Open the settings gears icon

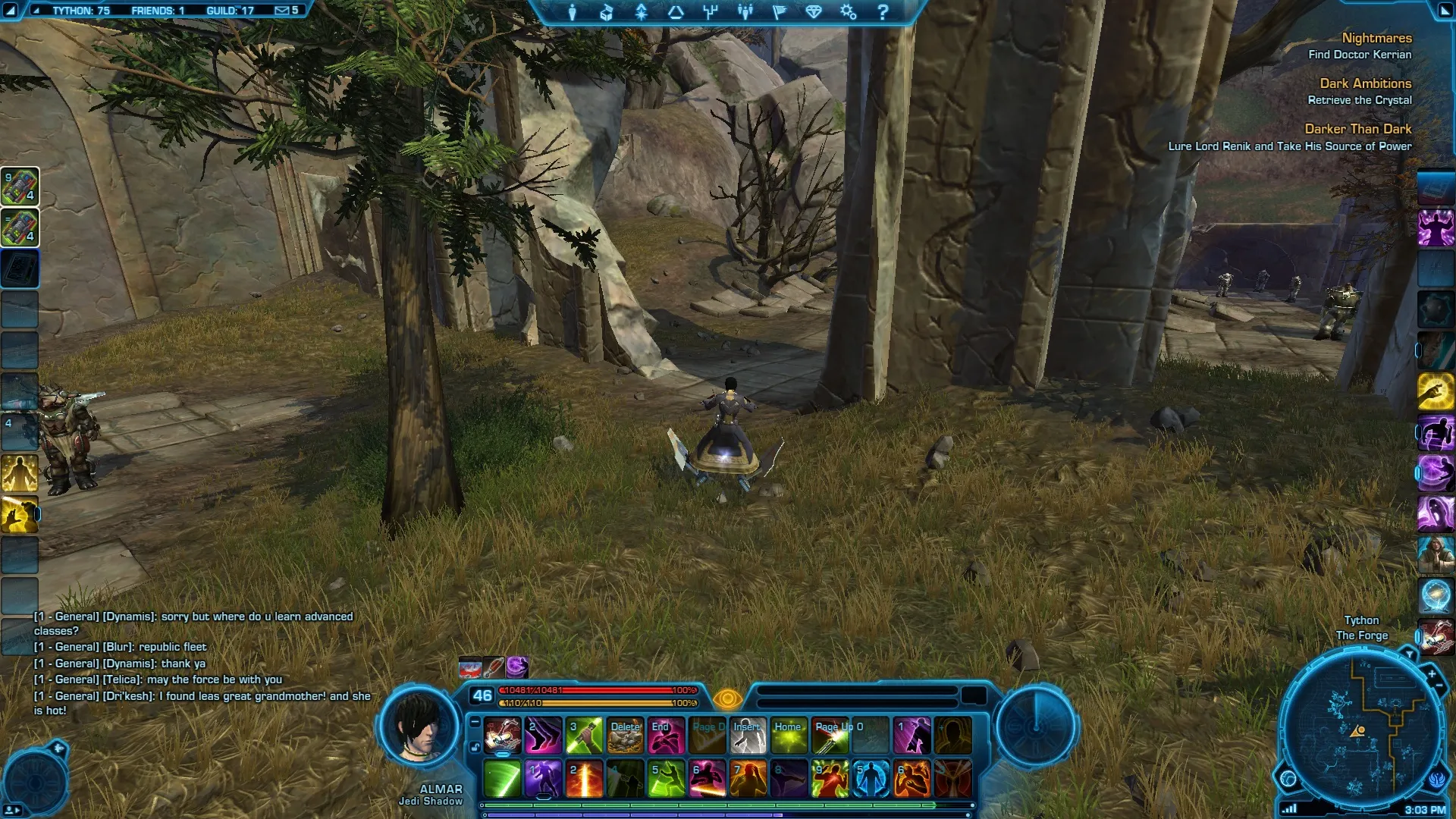point(848,12)
